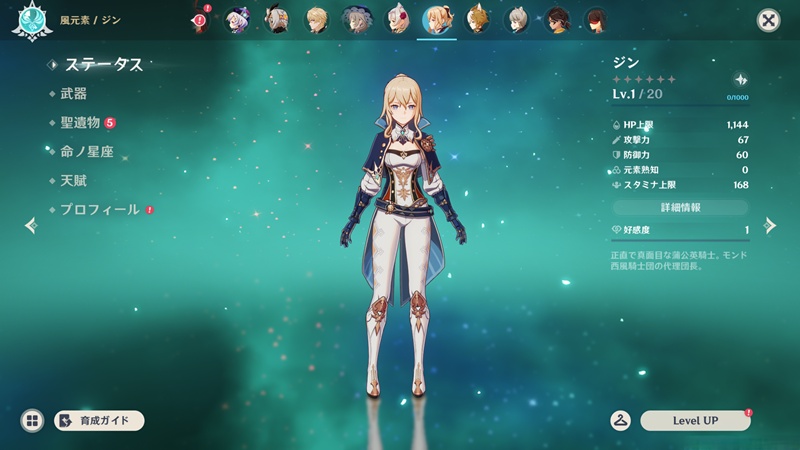Open the outfit hanger icon
800x450 pixels.
coord(621,421)
